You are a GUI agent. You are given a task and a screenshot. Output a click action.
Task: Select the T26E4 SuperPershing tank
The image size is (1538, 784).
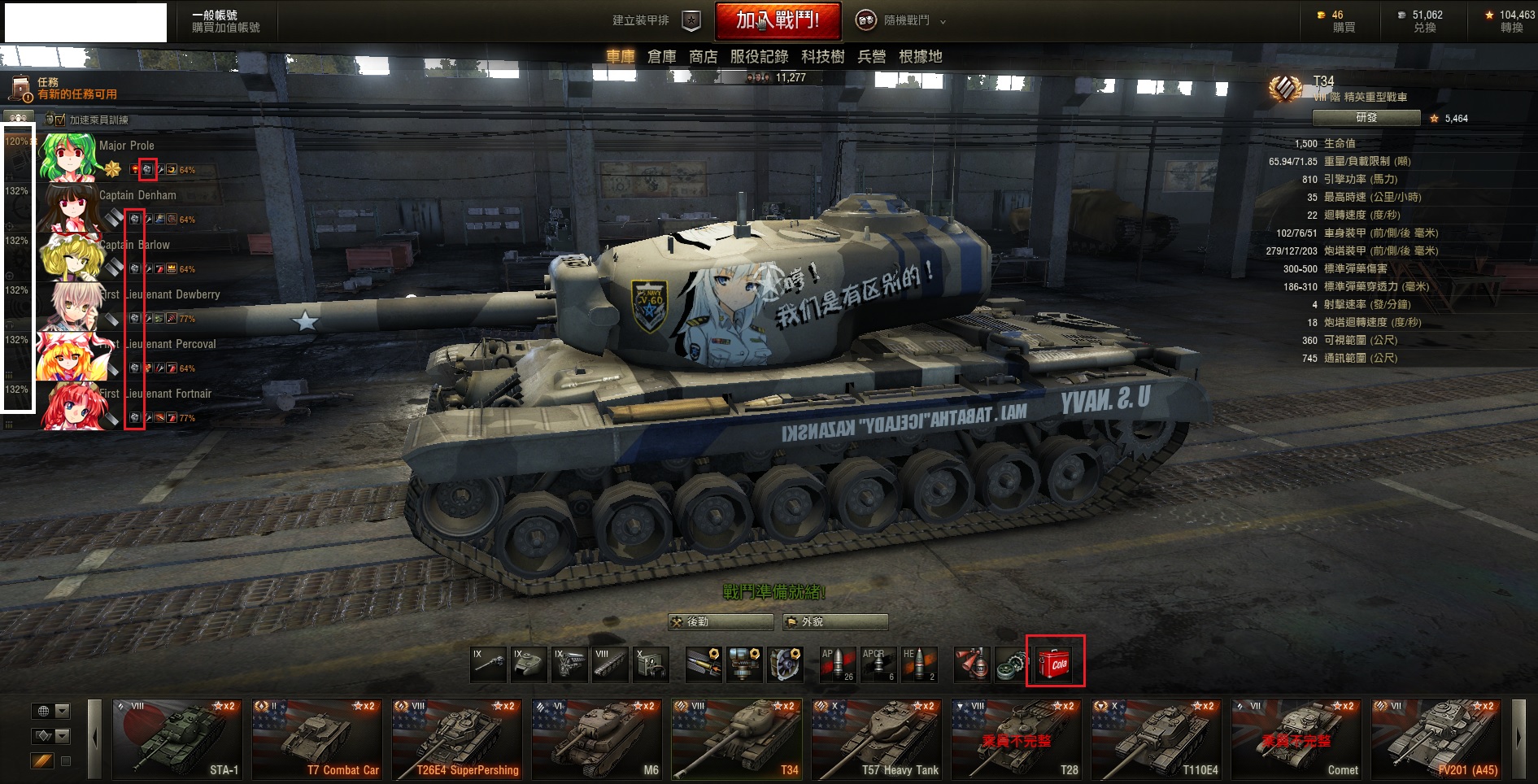pyautogui.click(x=457, y=739)
